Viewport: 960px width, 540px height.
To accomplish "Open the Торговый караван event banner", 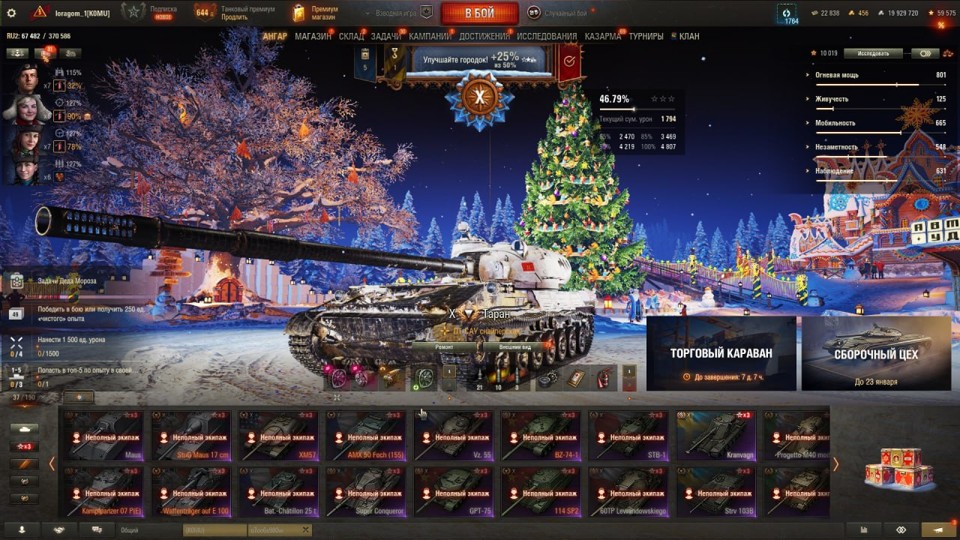I will point(721,353).
